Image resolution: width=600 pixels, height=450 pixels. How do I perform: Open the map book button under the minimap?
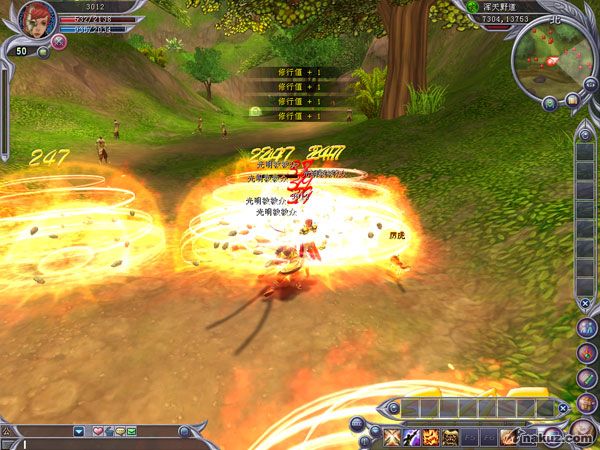click(572, 99)
